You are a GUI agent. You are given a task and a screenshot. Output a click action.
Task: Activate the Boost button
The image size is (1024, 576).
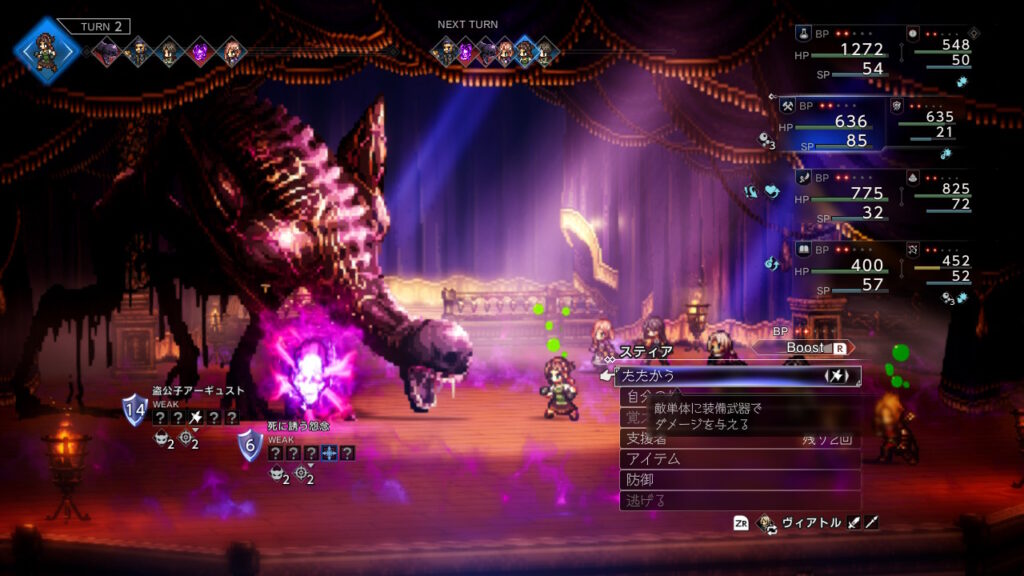point(812,348)
